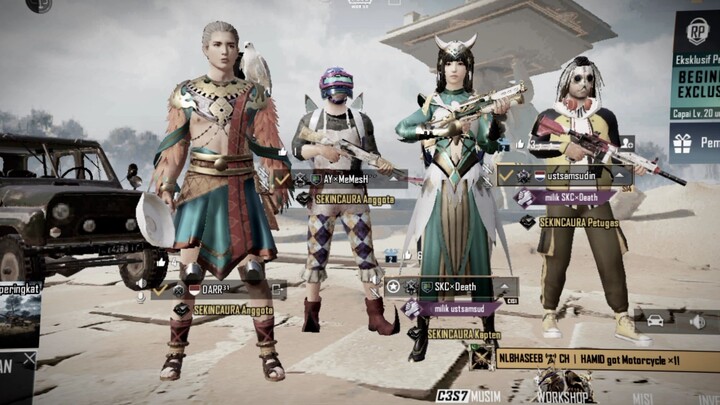Open the gift box rewards button
The image size is (720, 405).
(x=685, y=144)
